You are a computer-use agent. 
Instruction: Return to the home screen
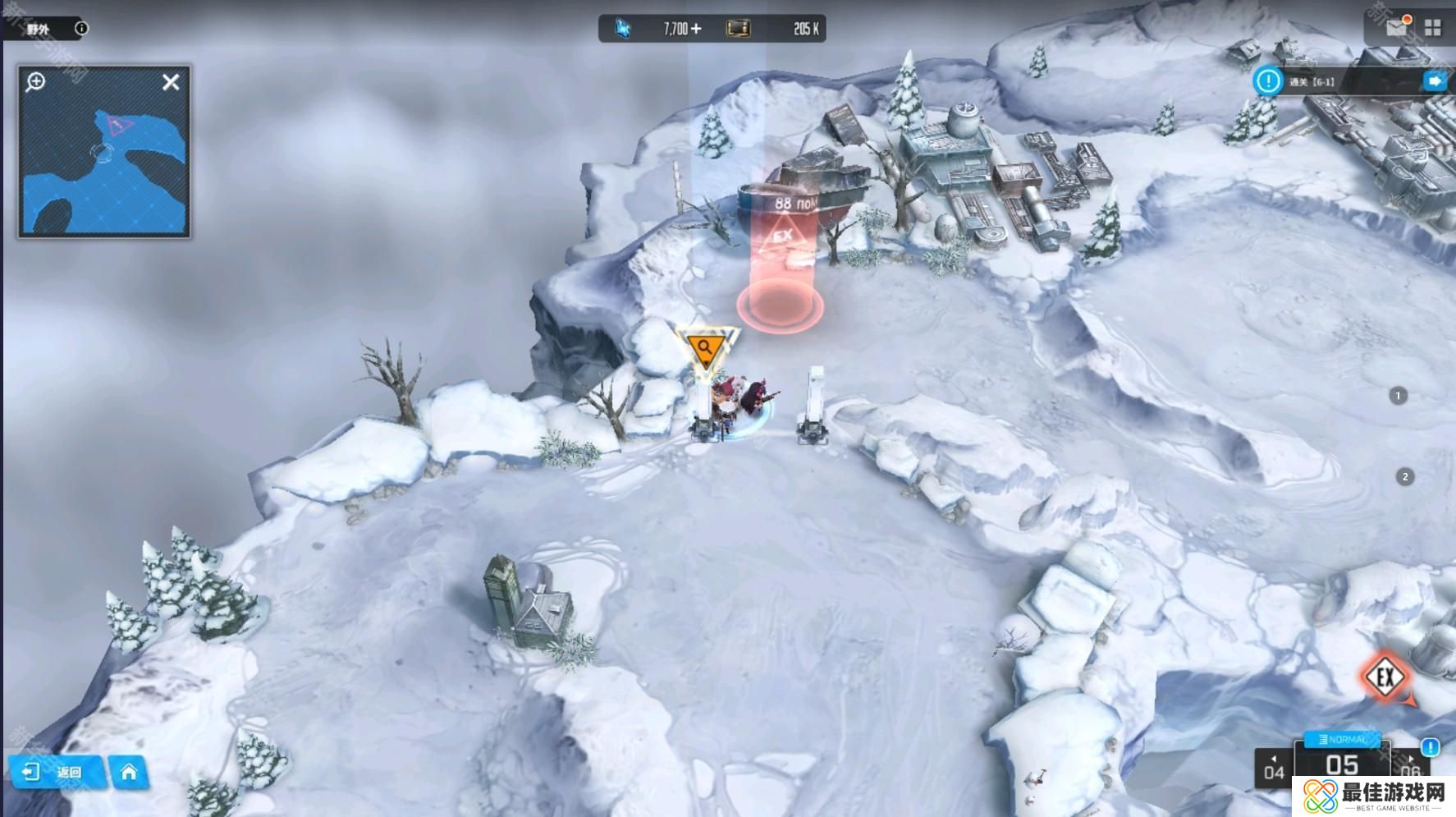click(129, 773)
